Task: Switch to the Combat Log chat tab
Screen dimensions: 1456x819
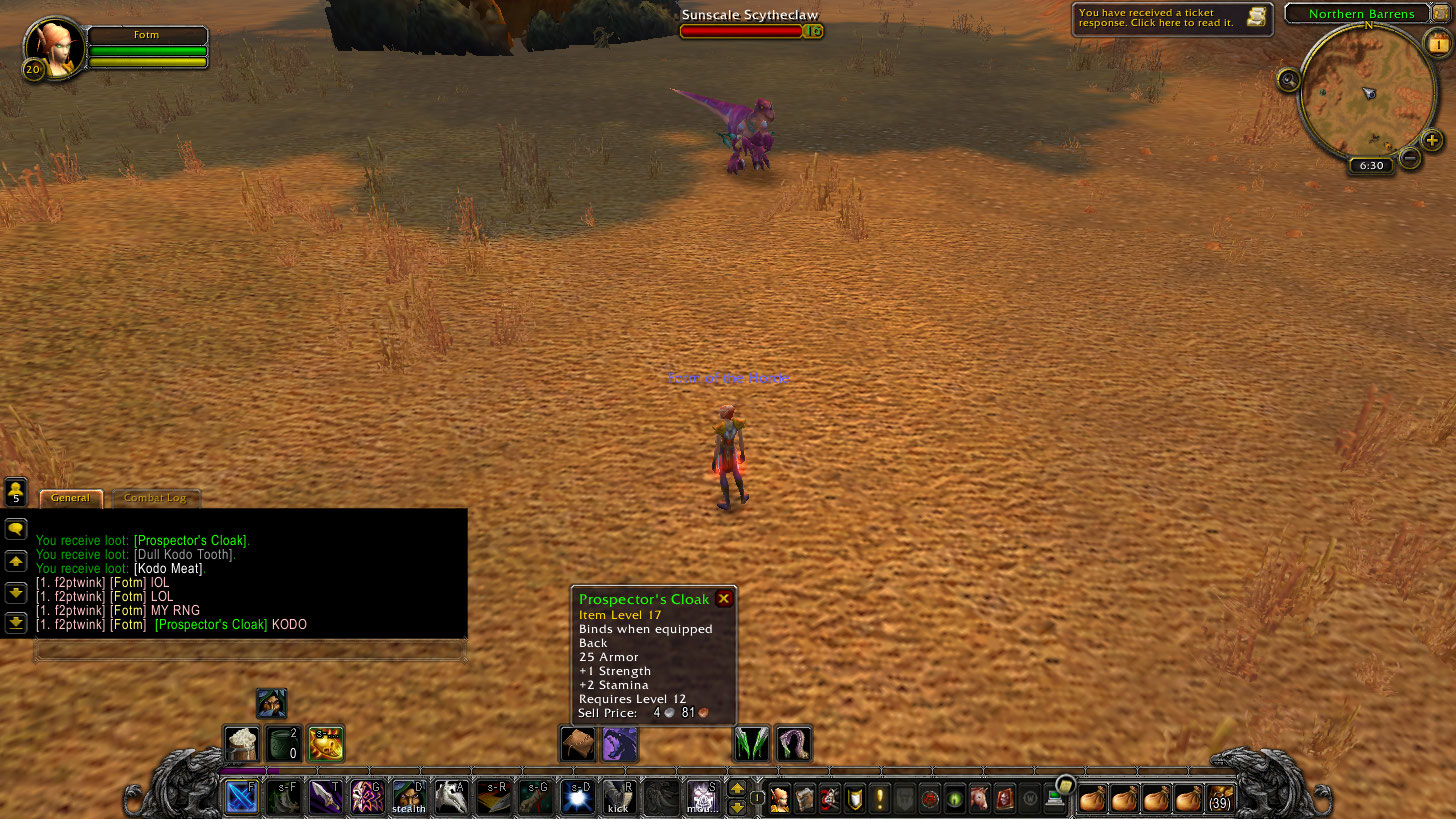Action: (x=155, y=498)
